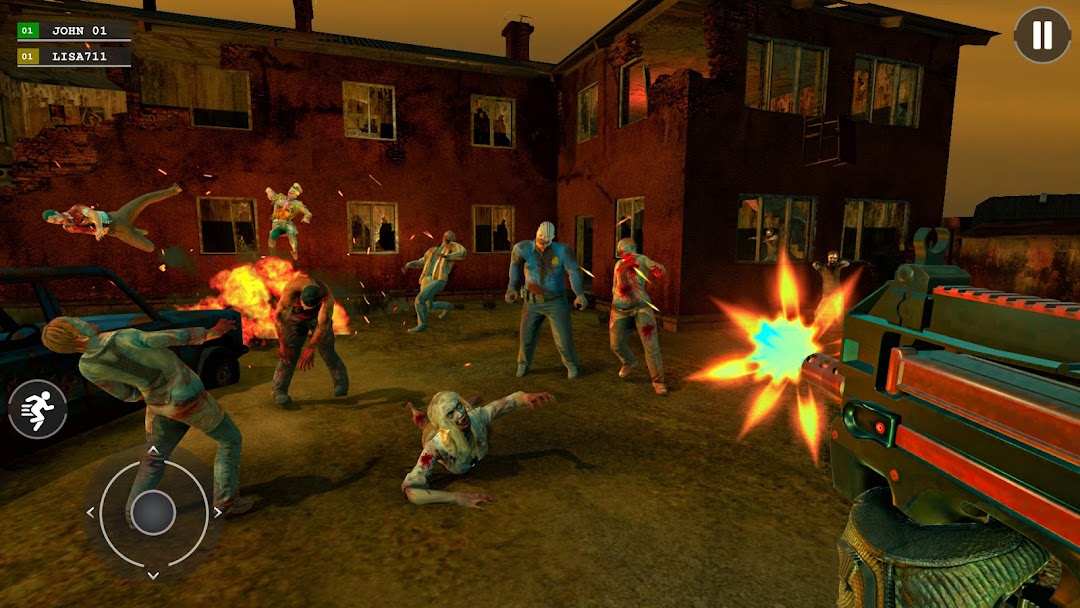
Task: Click the virtual joystick thumb knob
Action: (x=153, y=512)
